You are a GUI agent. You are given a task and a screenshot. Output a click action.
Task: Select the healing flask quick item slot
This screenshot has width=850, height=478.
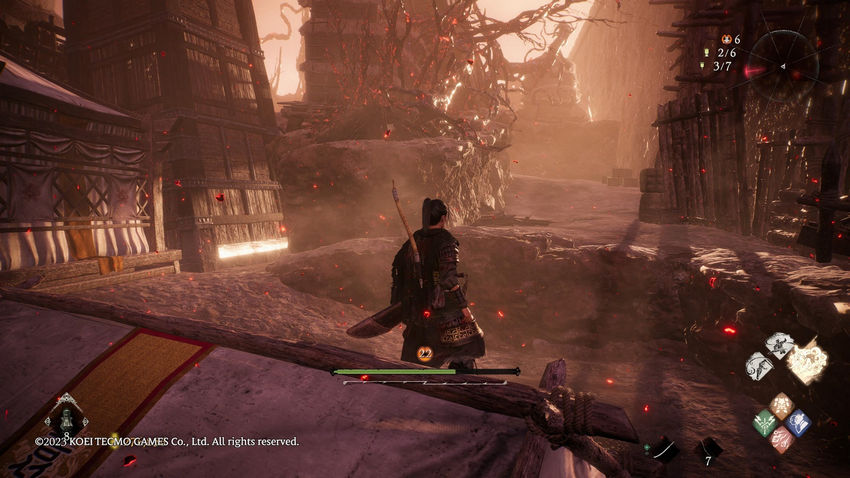(66, 418)
